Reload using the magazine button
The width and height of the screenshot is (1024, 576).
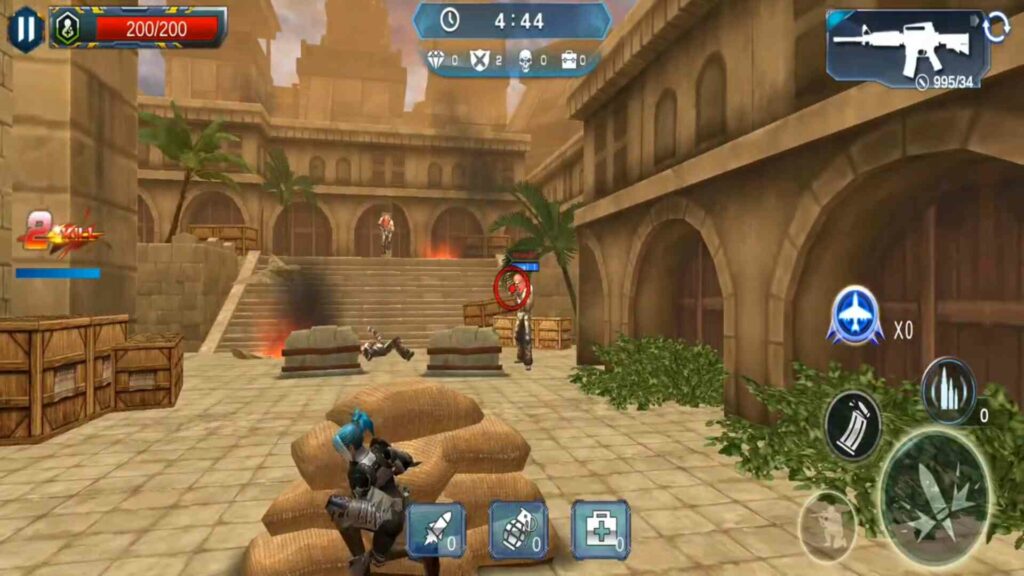852,426
